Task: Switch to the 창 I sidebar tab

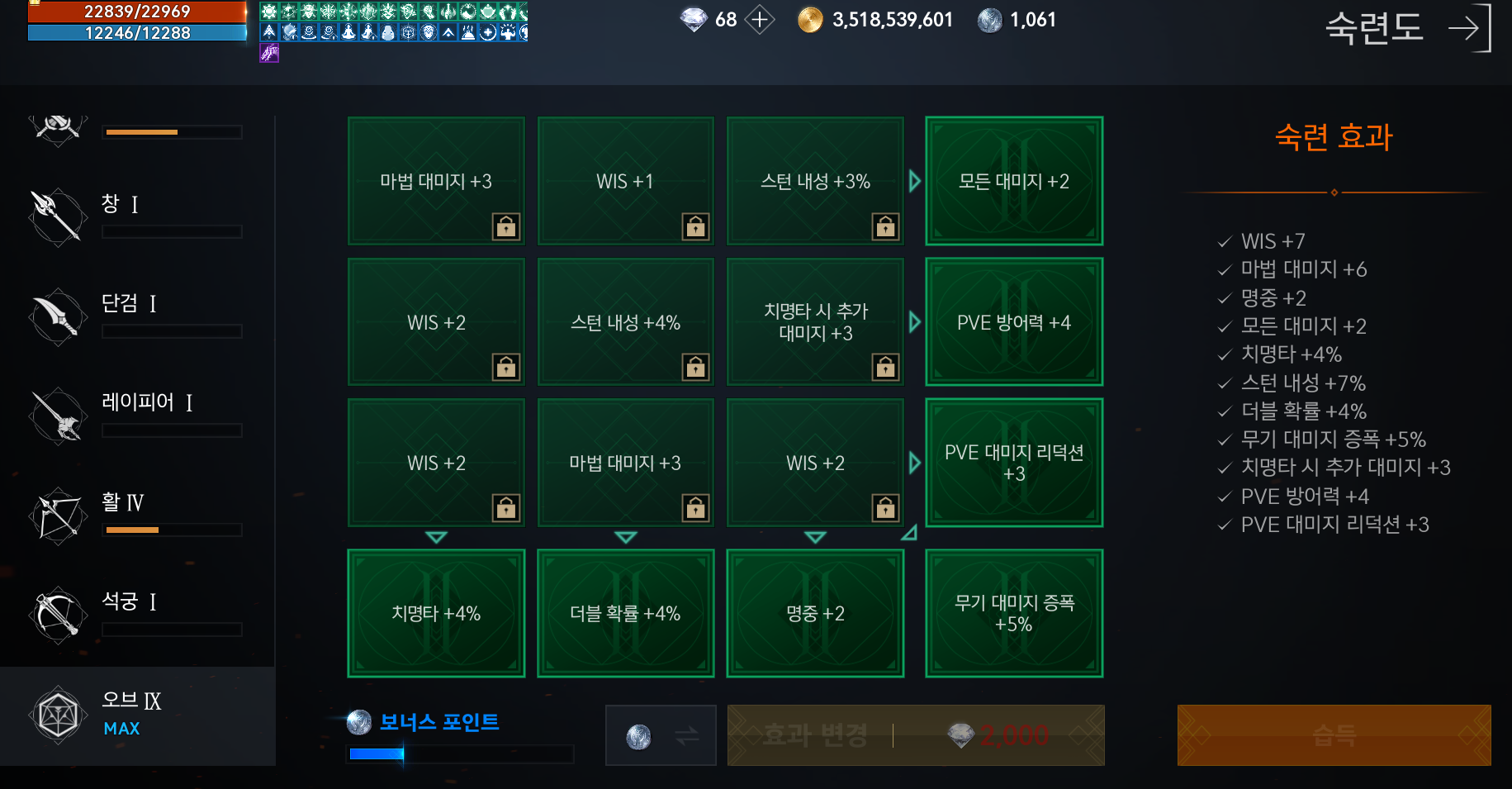Action: click(x=136, y=216)
